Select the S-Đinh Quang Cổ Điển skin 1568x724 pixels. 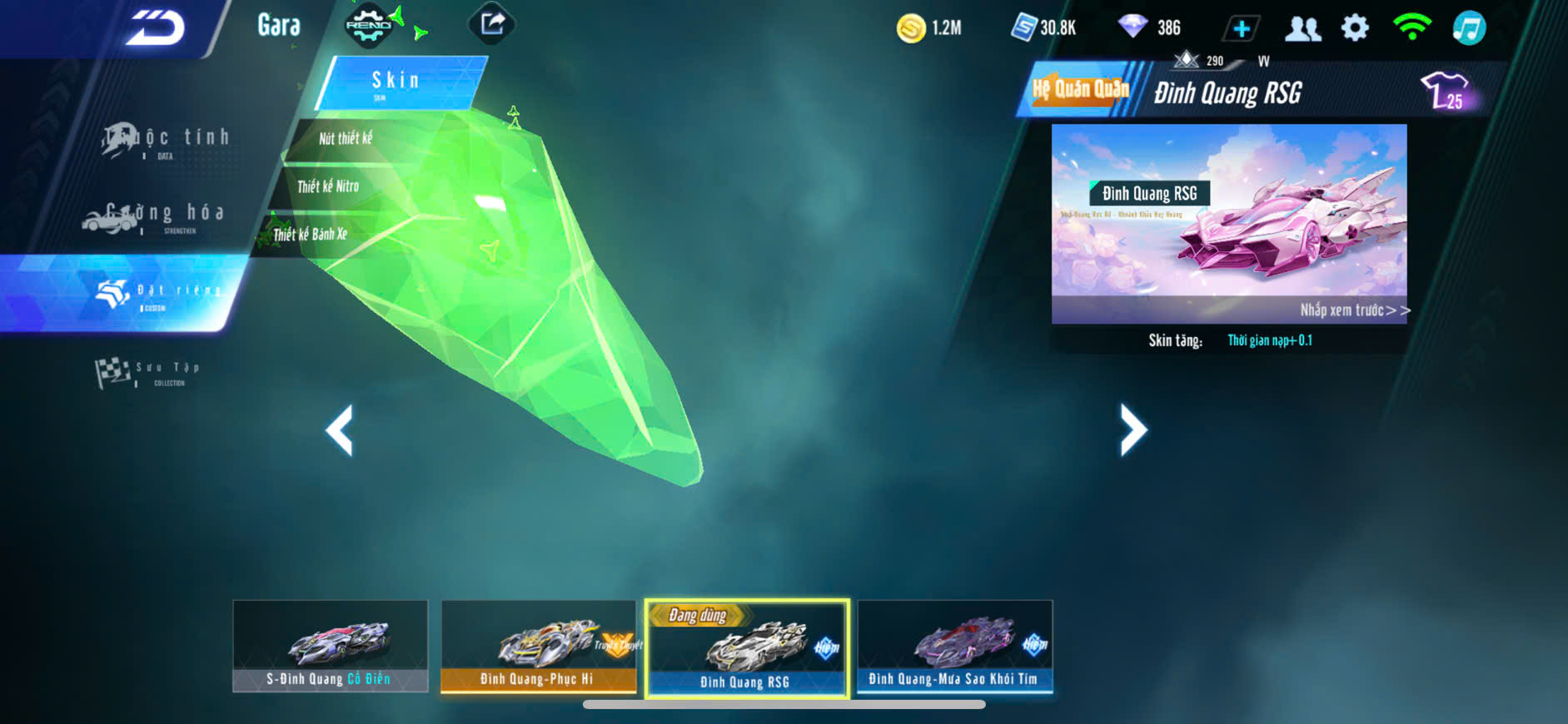[x=330, y=646]
